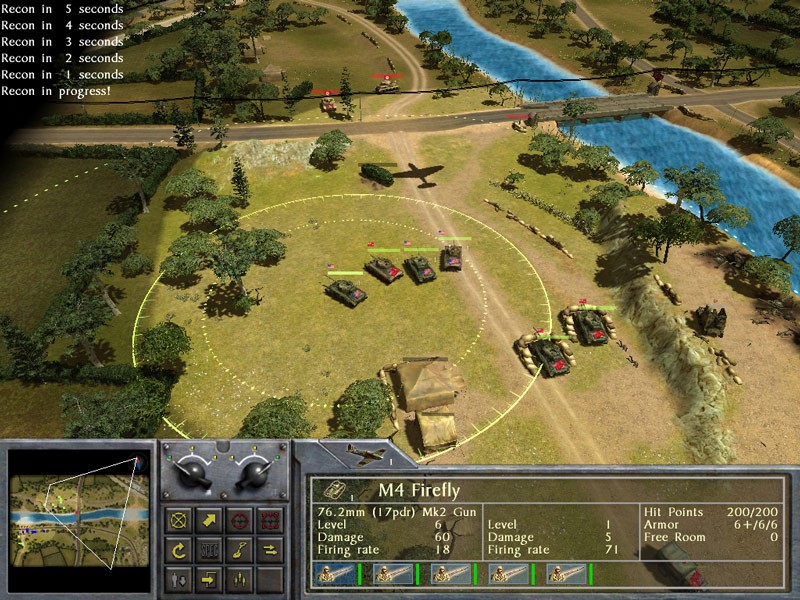Screen dimensions: 800x600
Task: Turn the left control dial
Action: (192, 474)
